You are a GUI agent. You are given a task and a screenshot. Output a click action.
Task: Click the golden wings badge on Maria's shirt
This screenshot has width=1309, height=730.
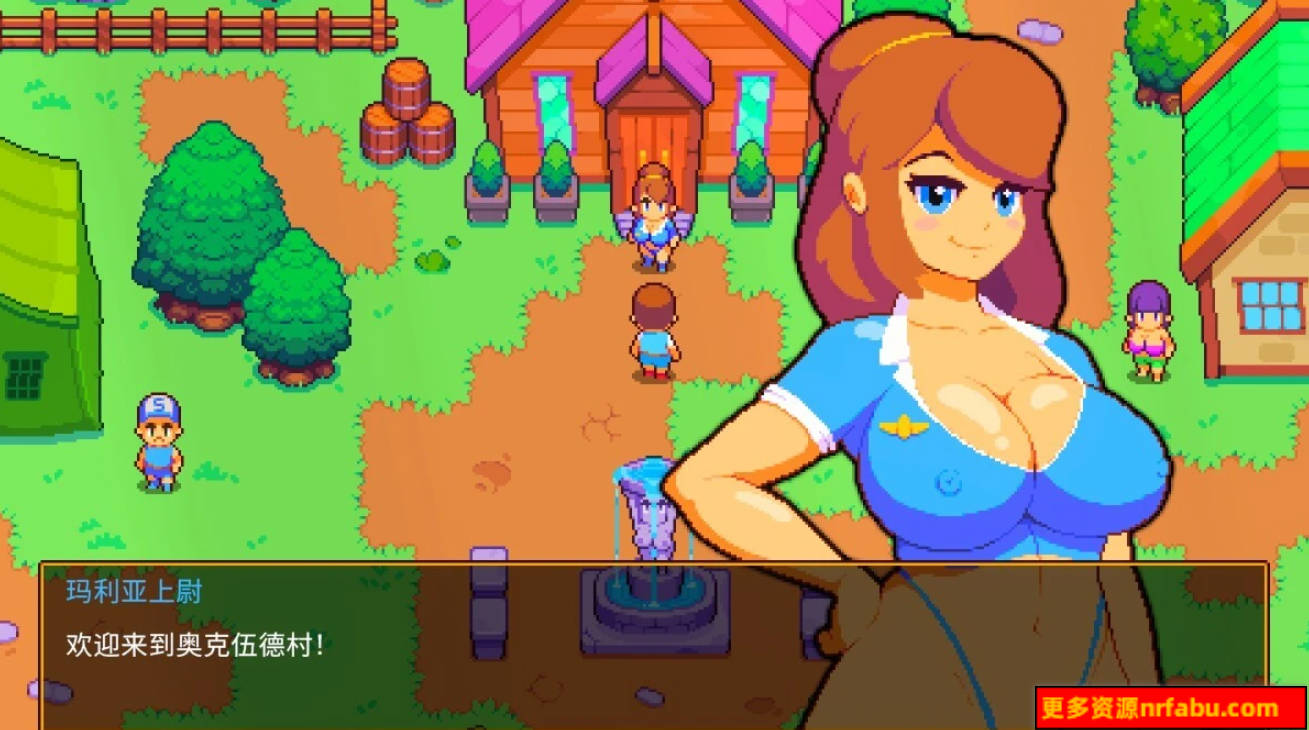(903, 428)
